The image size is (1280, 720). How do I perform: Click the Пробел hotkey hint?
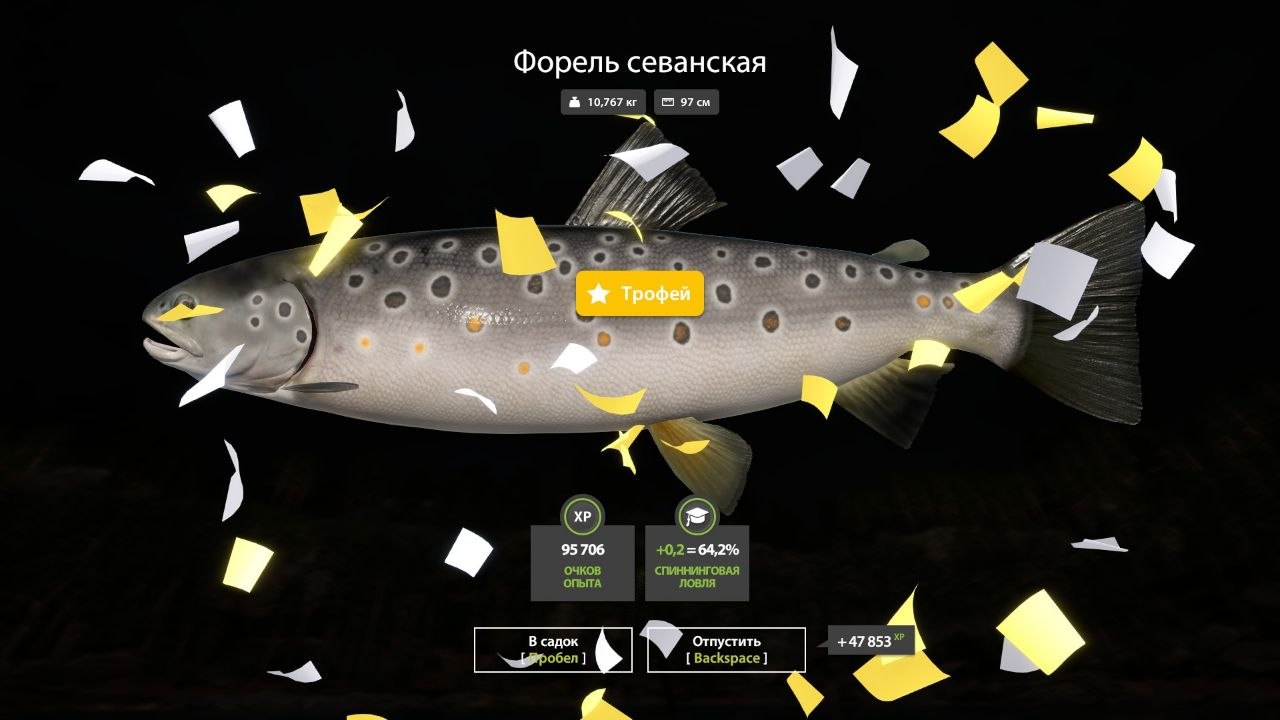click(552, 657)
